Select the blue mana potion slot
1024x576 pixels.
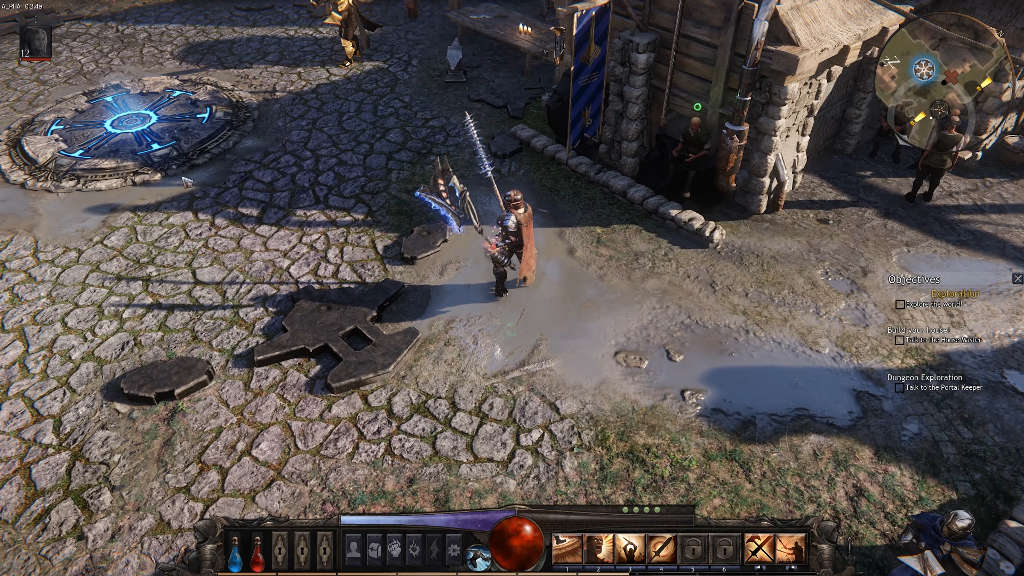click(235, 551)
